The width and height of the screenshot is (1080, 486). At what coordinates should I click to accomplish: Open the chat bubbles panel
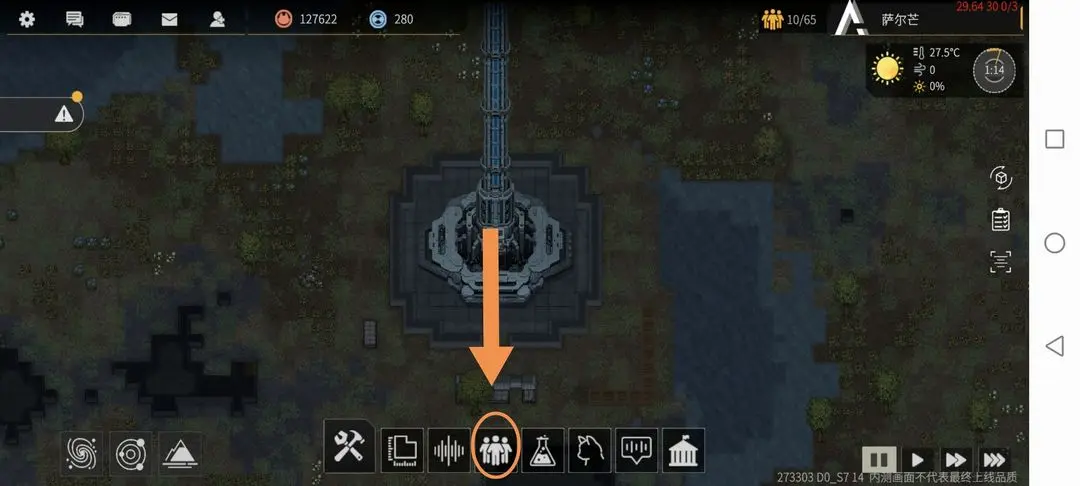(74, 19)
